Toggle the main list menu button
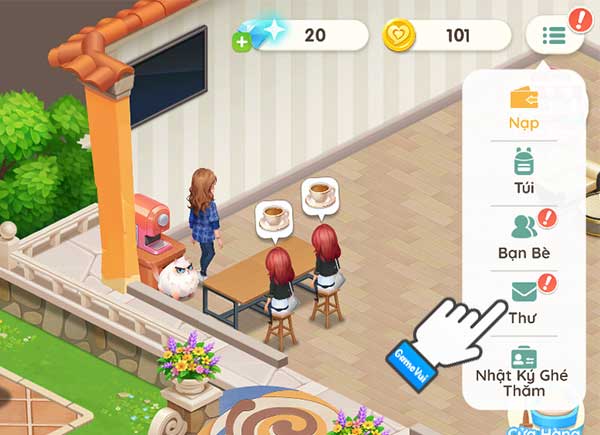Image resolution: width=600 pixels, height=435 pixels. [x=554, y=37]
